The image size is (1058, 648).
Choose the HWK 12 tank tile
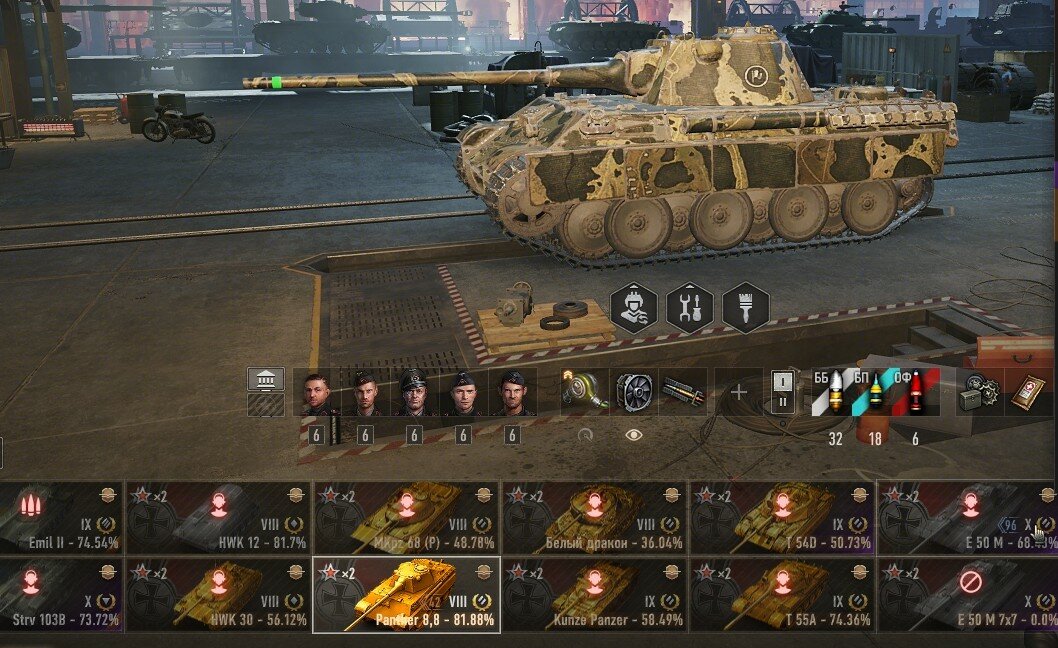coord(219,517)
